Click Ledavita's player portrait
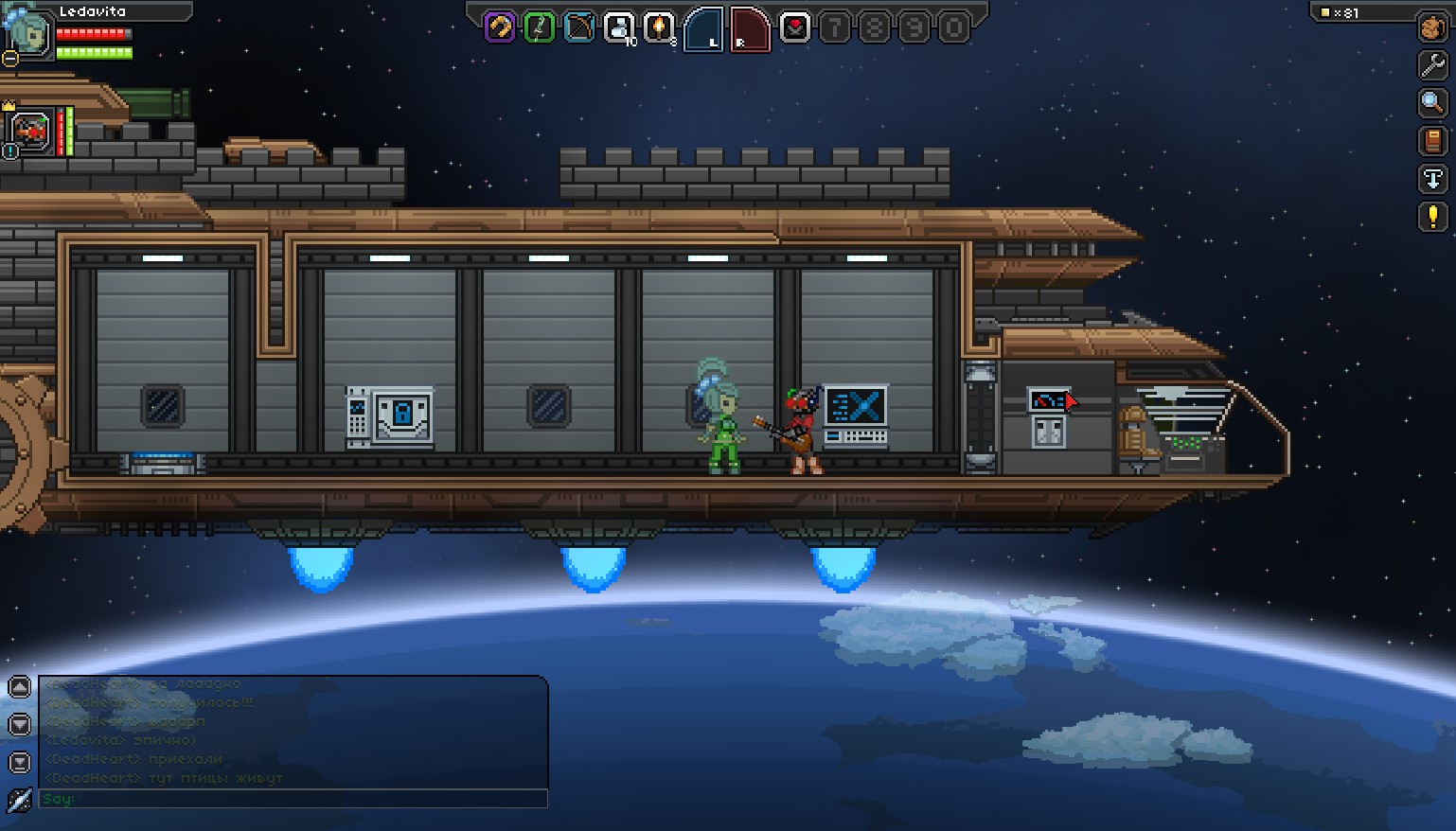Viewport: 1456px width, 831px height. [27, 32]
